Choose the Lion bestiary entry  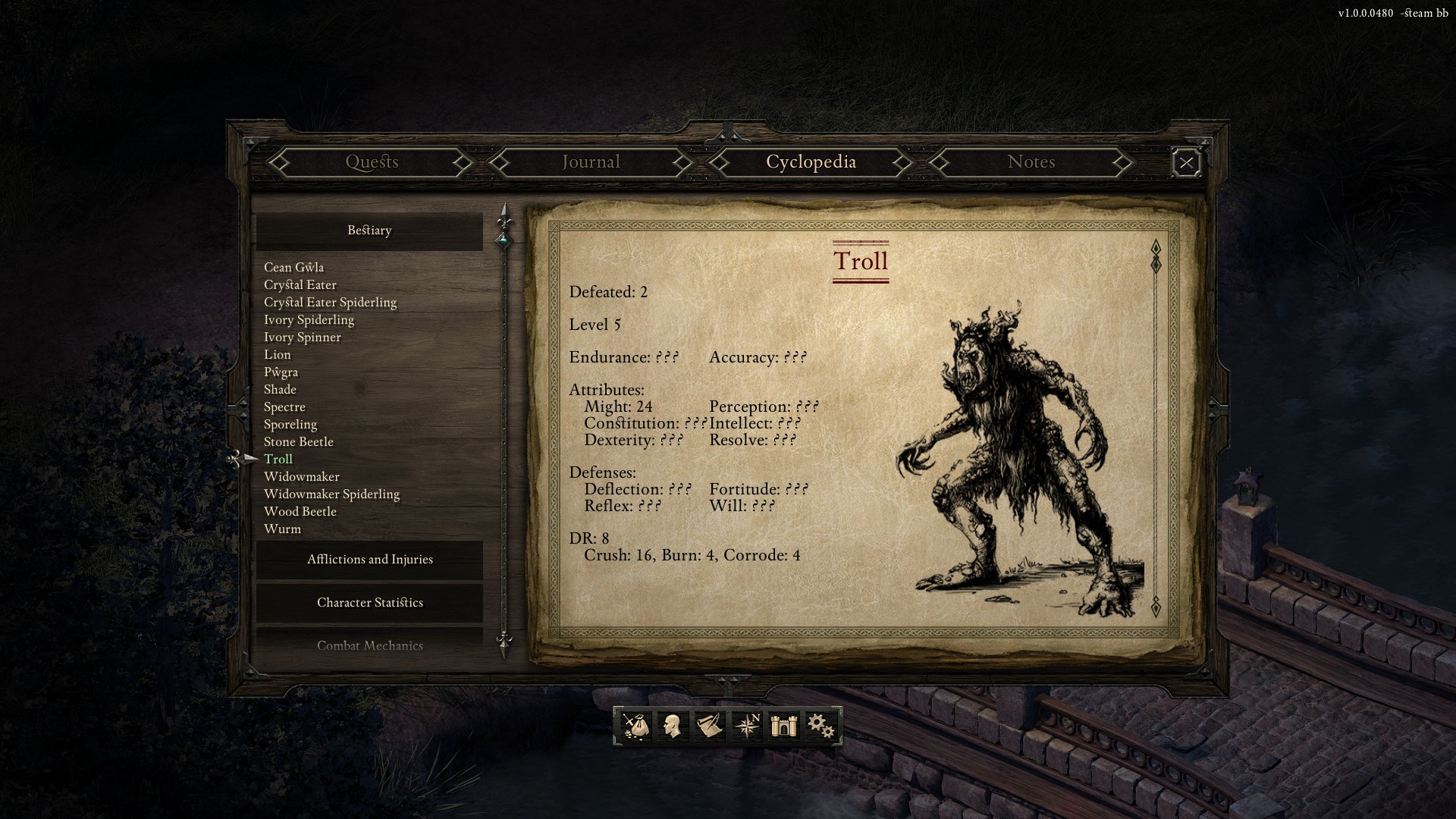(277, 355)
